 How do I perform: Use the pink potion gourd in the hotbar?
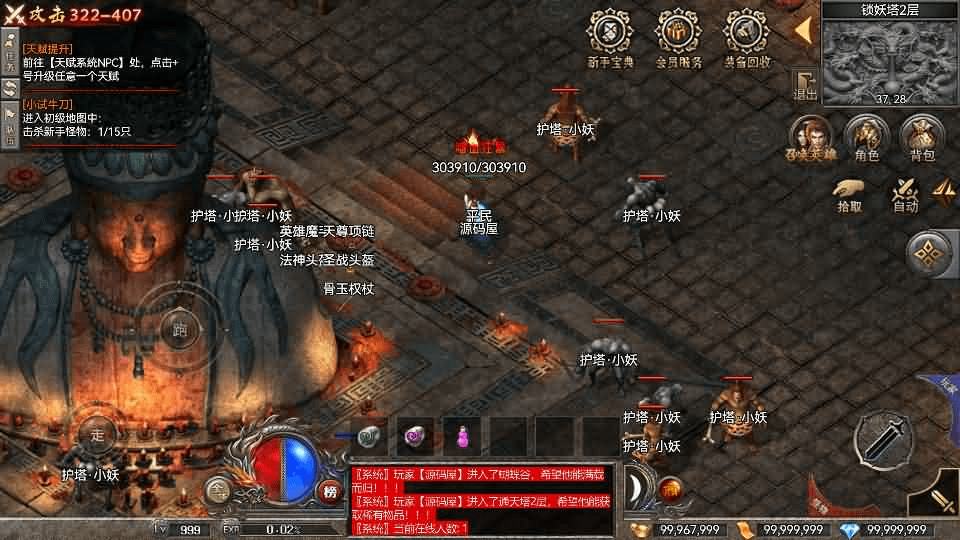(462, 436)
